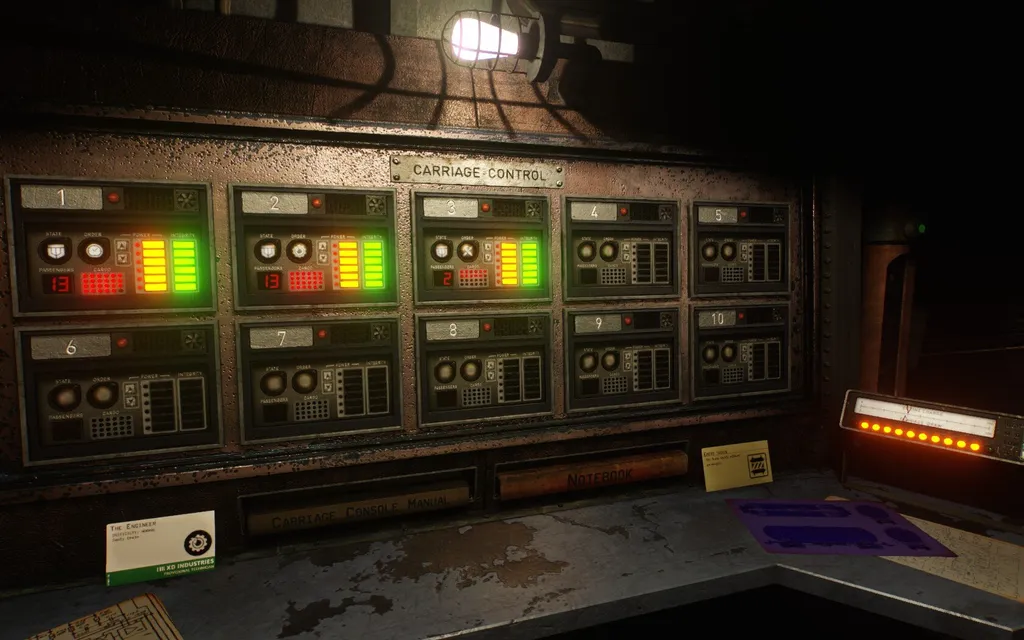The height and width of the screenshot is (640, 1024).
Task: Raise power with carriage 1's up arrow
Action: tap(123, 245)
